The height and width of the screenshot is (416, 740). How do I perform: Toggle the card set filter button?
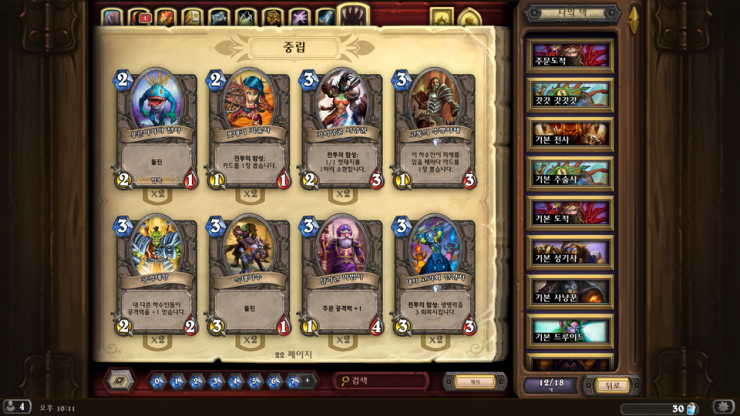(x=120, y=381)
